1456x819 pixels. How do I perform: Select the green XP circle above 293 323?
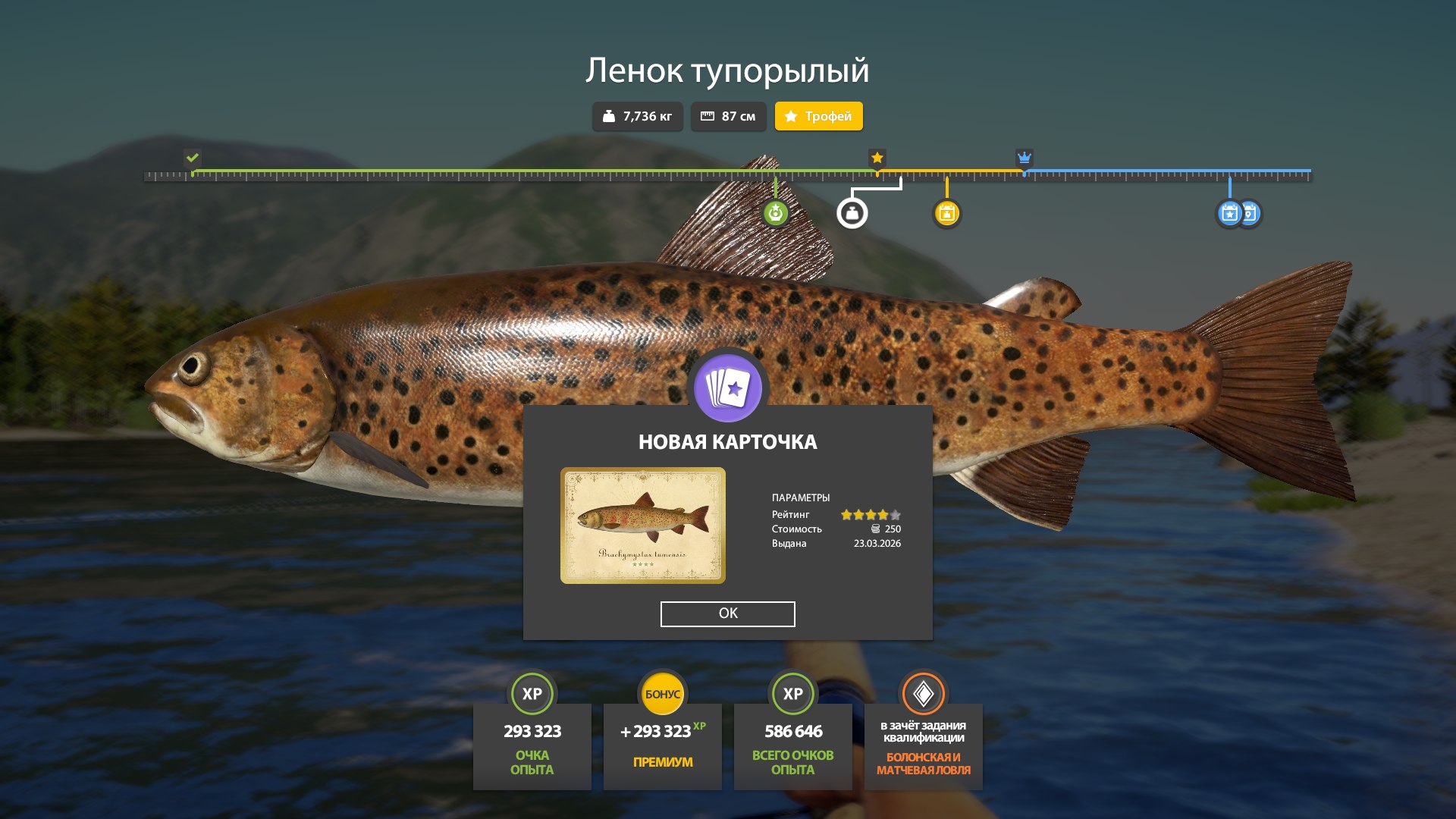pyautogui.click(x=532, y=693)
